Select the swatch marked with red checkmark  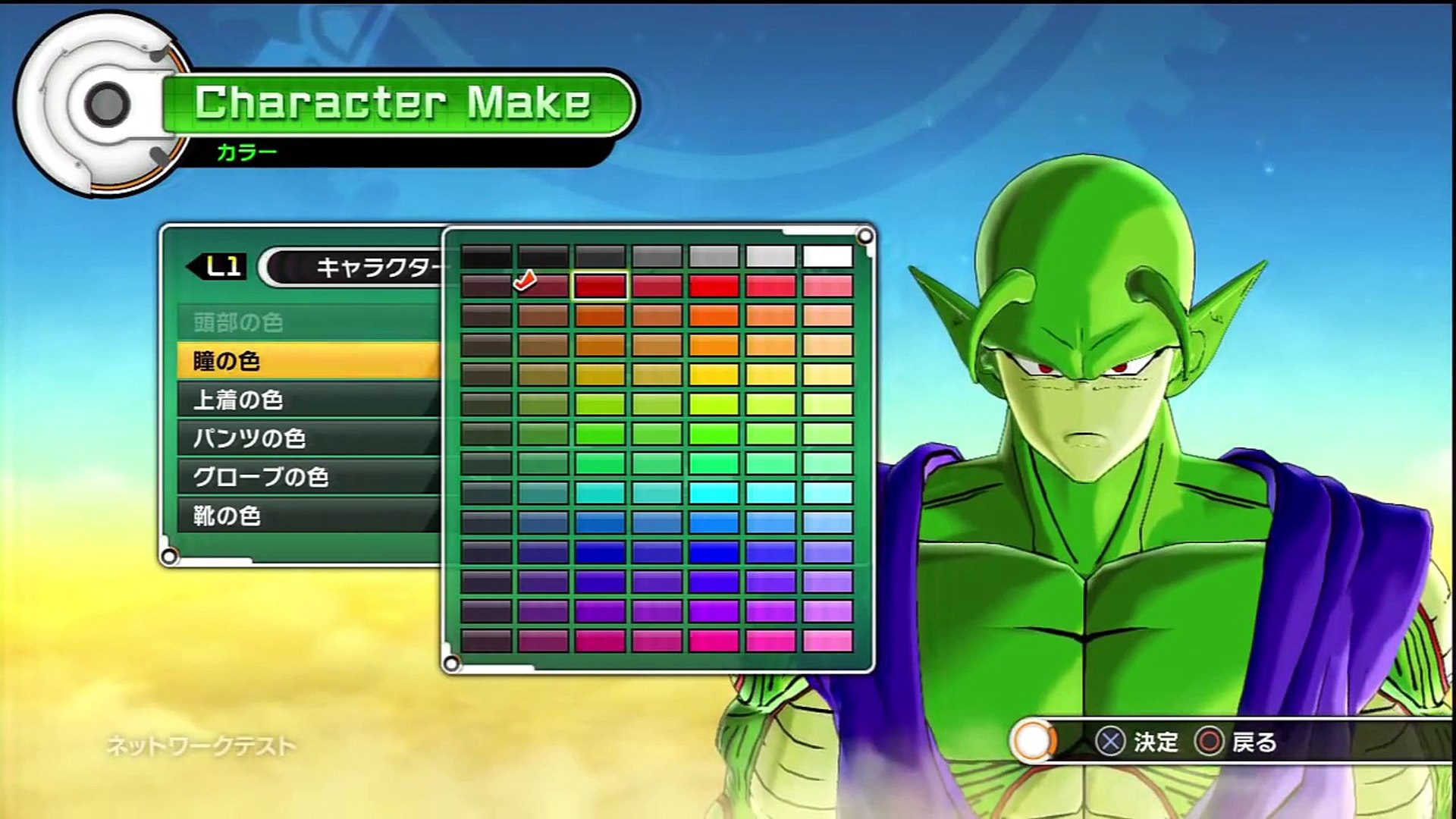(543, 286)
